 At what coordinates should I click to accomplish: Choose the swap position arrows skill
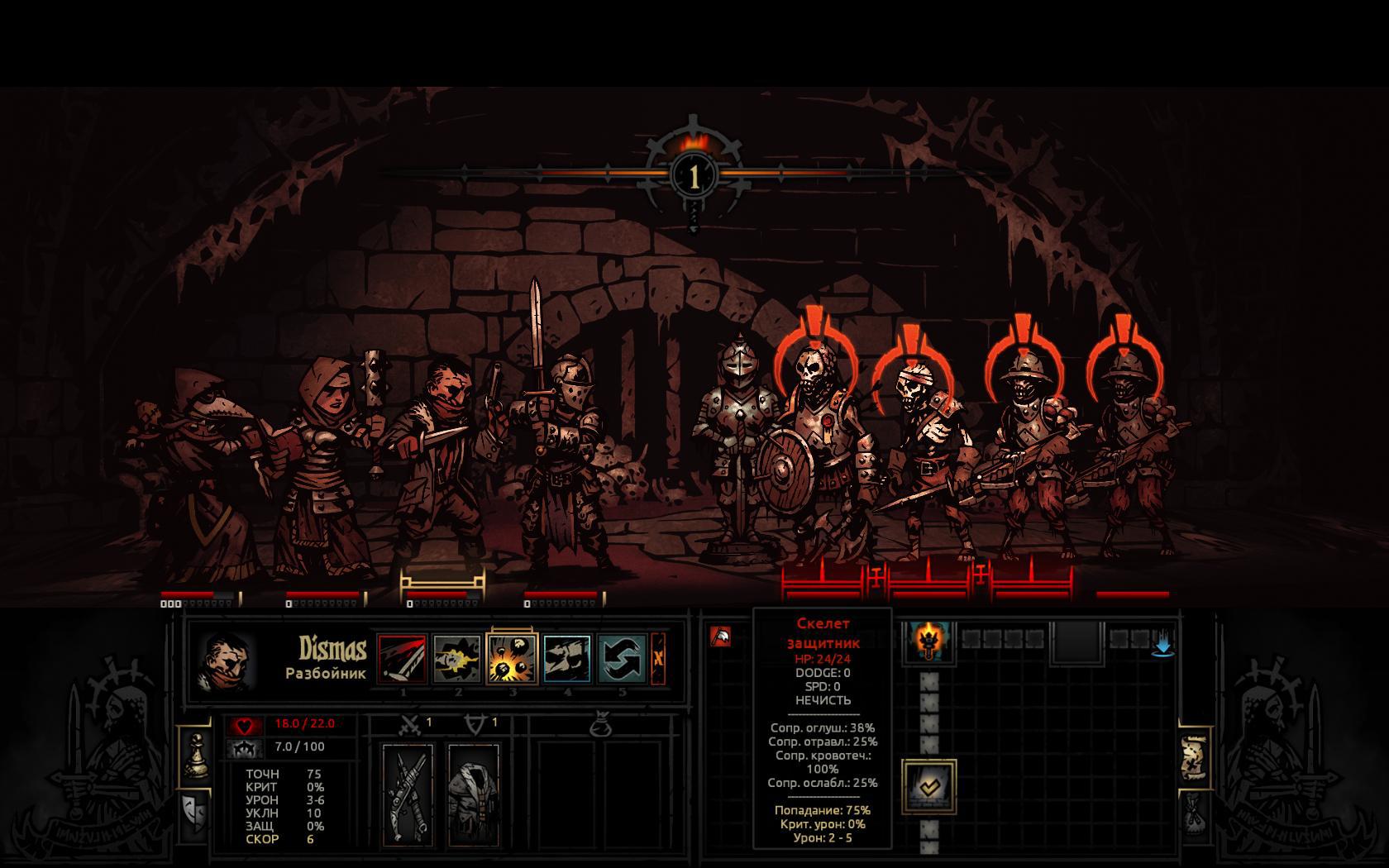623,659
